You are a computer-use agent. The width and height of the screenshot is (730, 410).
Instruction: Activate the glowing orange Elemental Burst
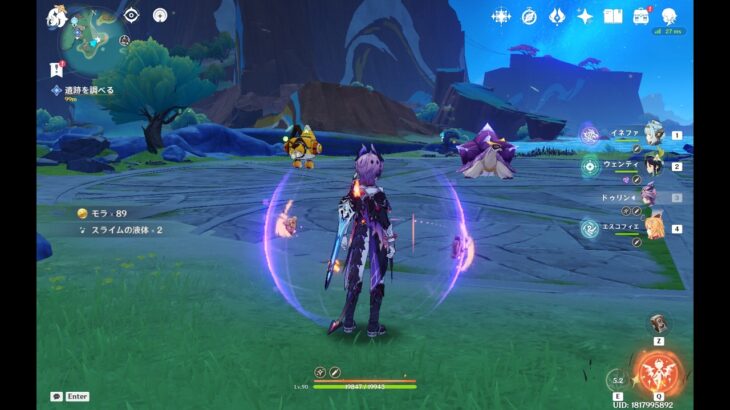click(656, 373)
